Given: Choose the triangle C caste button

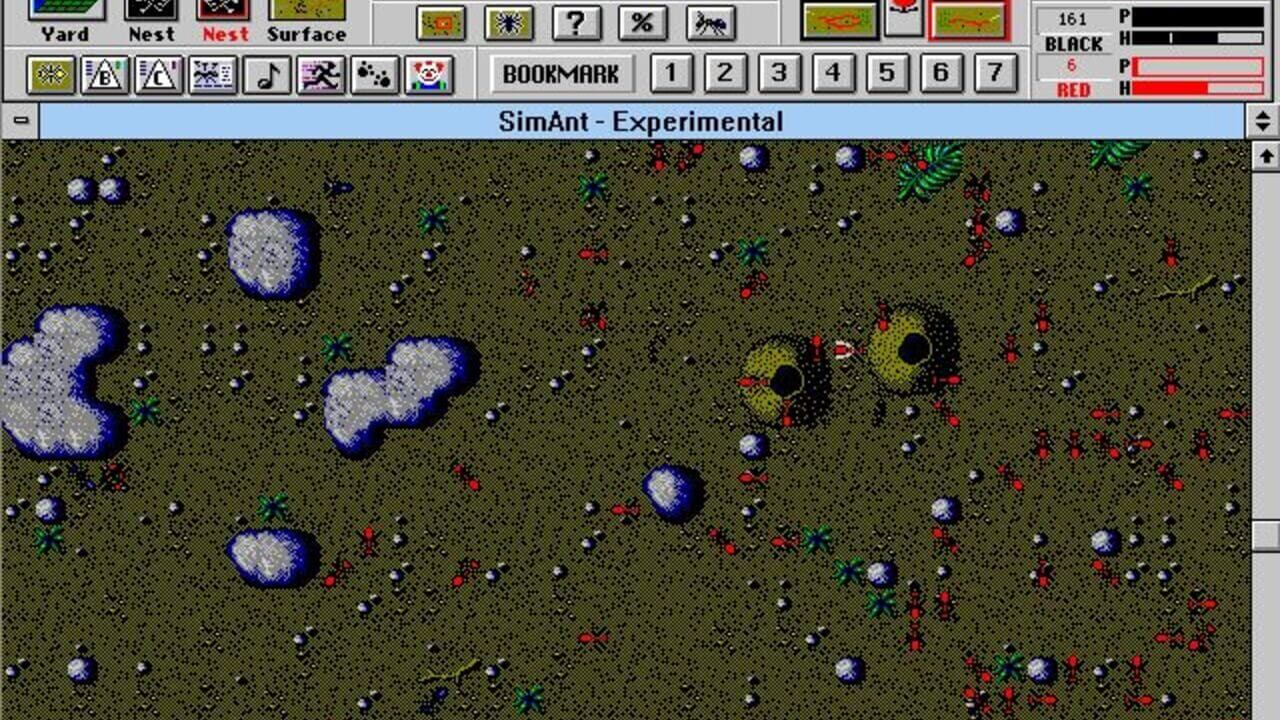Looking at the screenshot, I should pos(159,75).
